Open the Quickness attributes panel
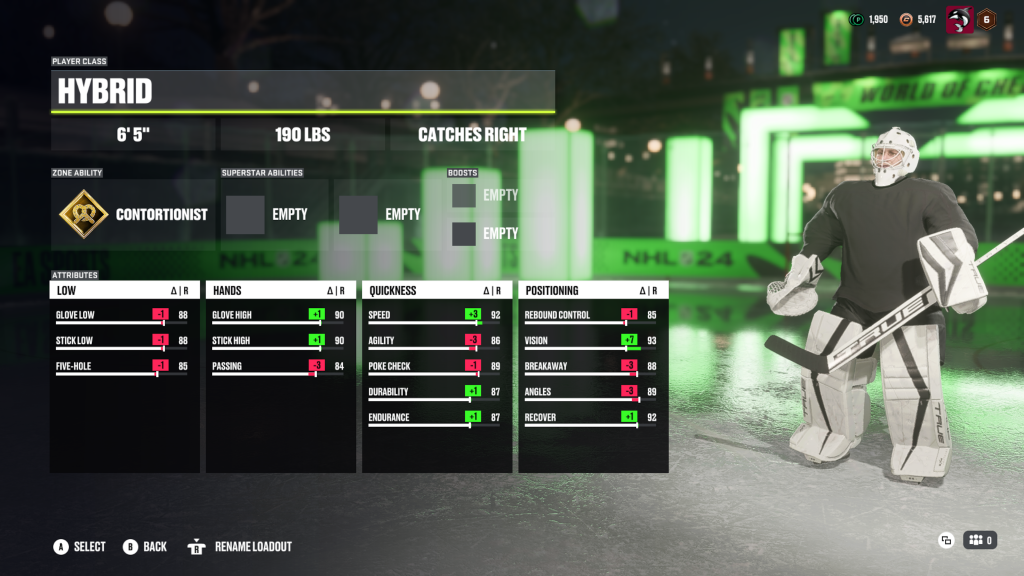1024x576 pixels. coord(437,290)
